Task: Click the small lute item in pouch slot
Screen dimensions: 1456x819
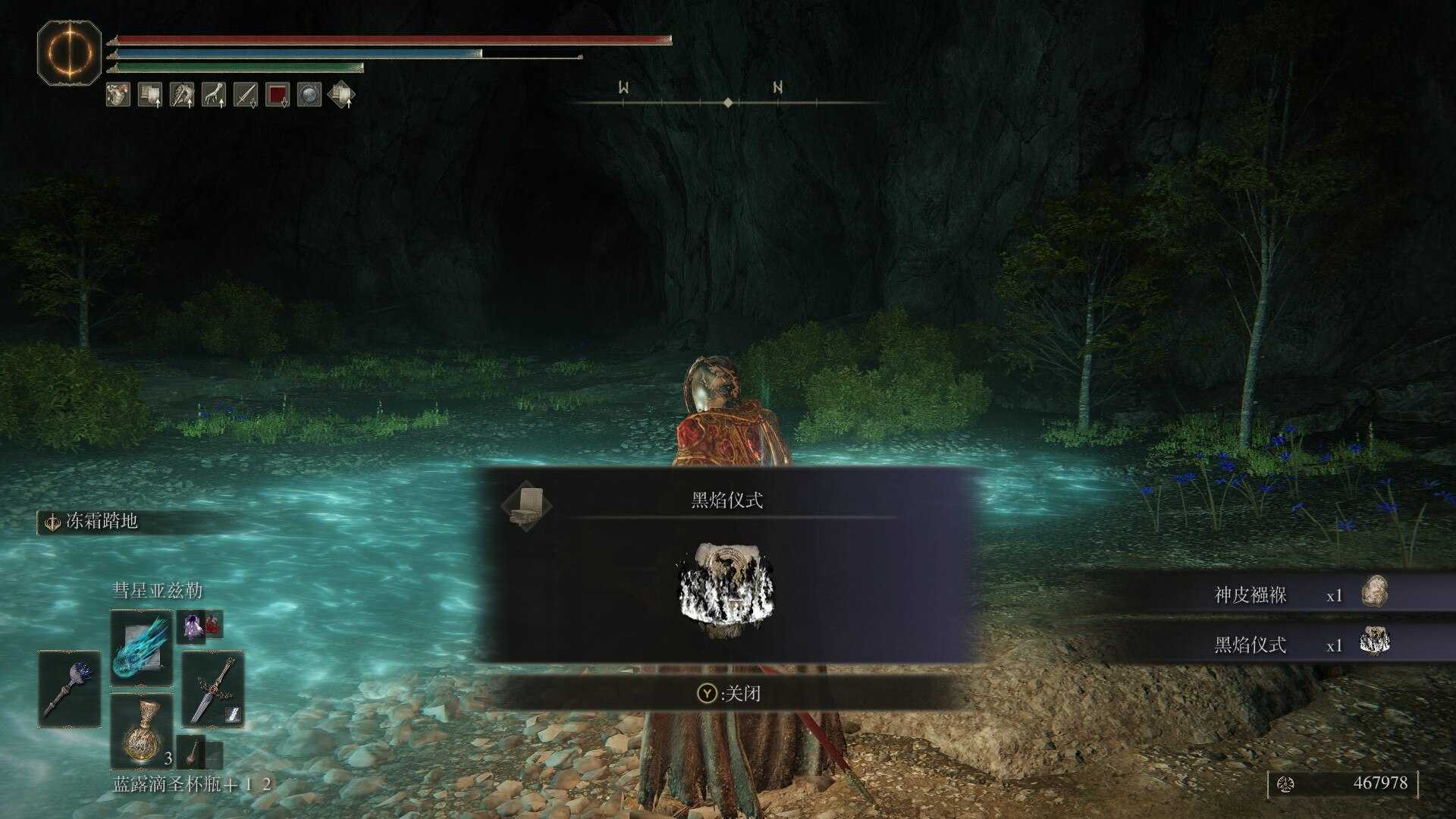Action: click(193, 751)
